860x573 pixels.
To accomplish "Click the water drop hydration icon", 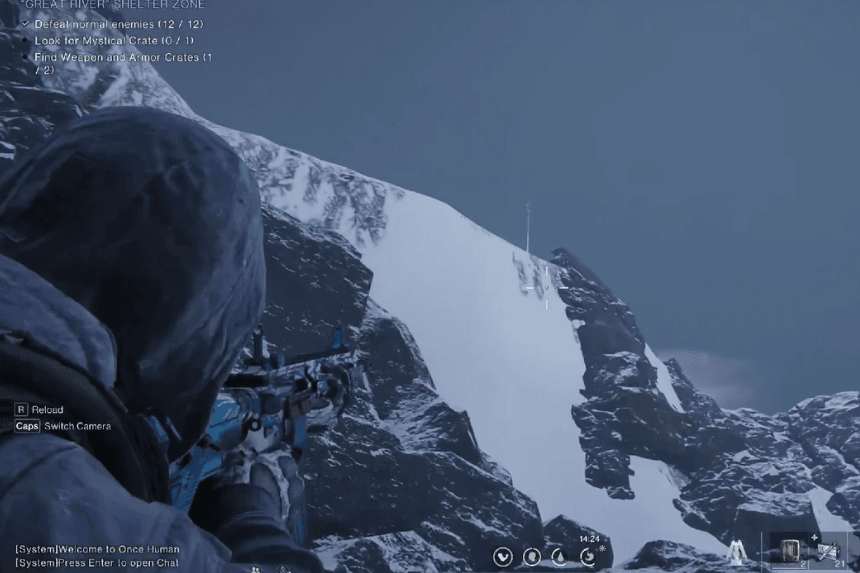I will [560, 557].
